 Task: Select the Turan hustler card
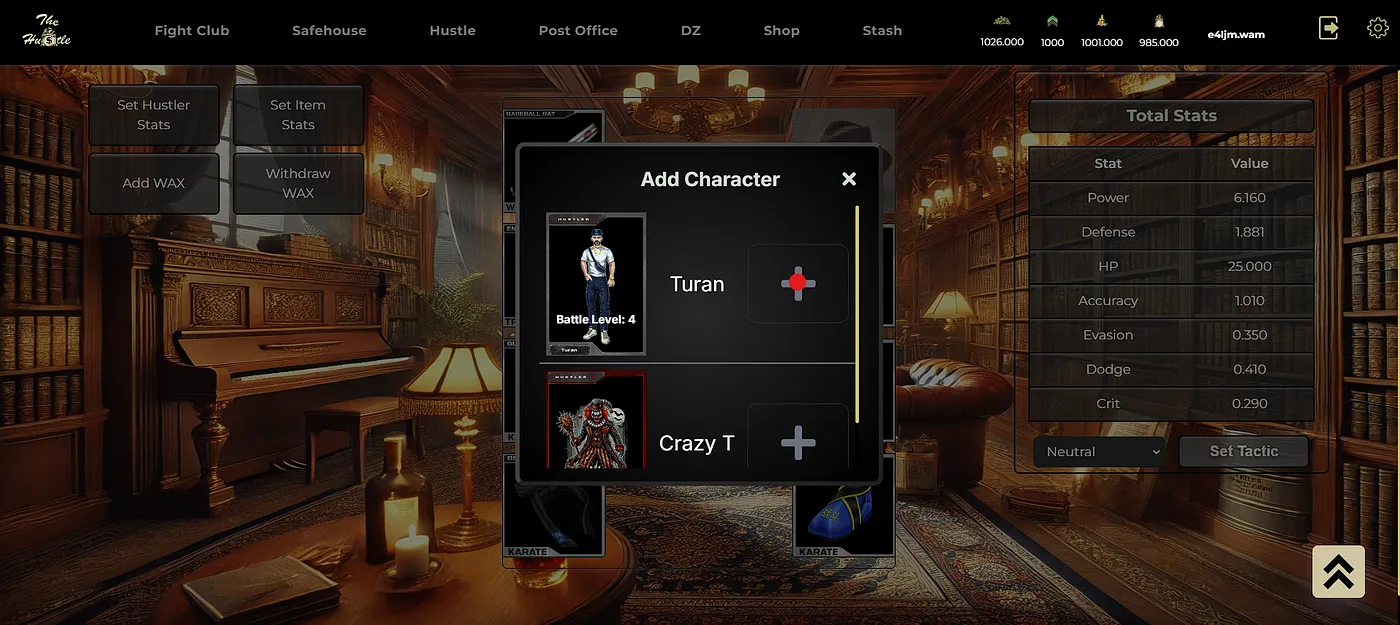[x=596, y=284]
